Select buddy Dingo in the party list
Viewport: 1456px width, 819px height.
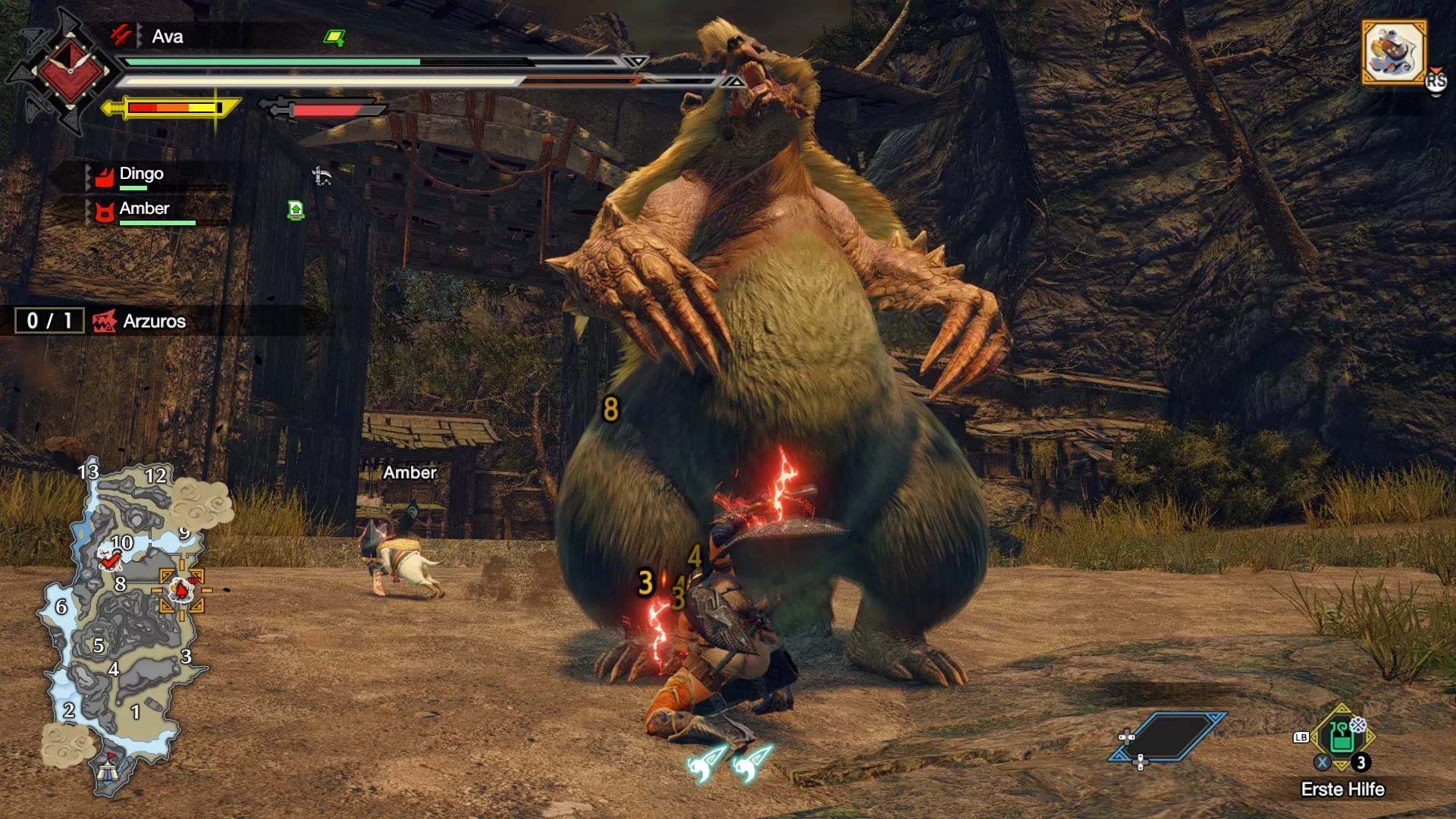(x=141, y=174)
